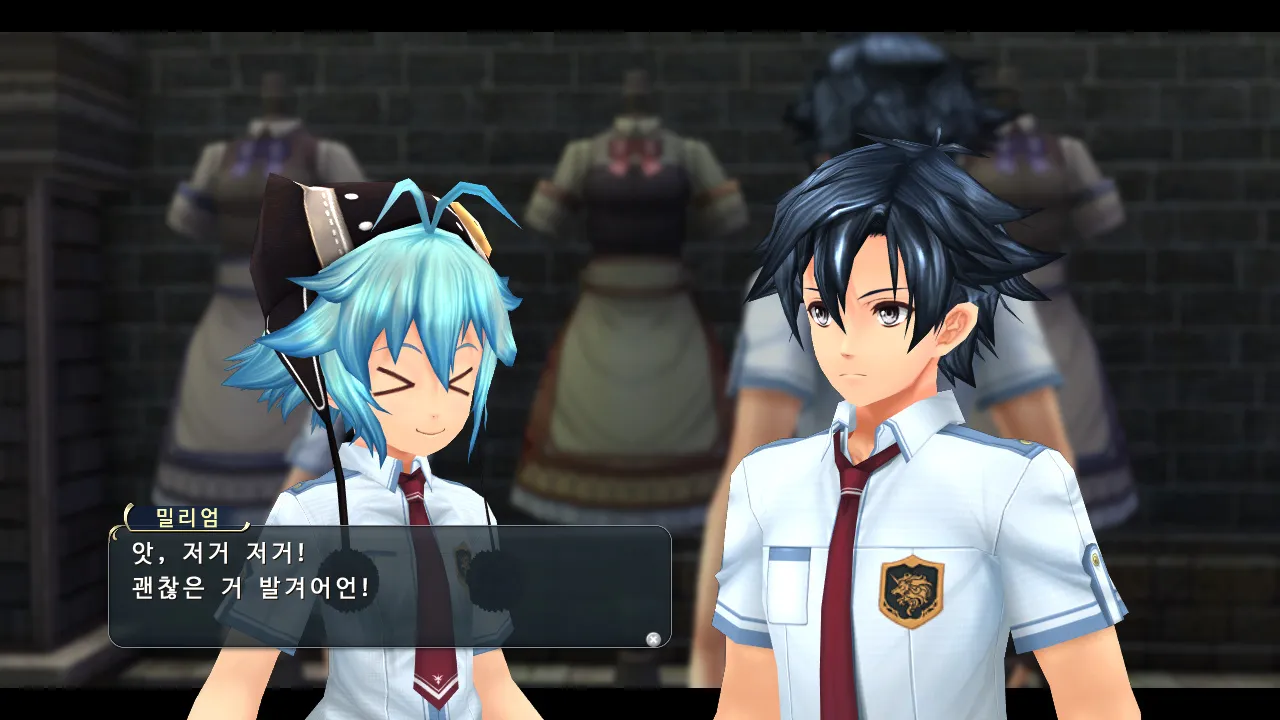The height and width of the screenshot is (720, 1280).
Task: Advance Millium's dialogue box
Action: coord(653,639)
